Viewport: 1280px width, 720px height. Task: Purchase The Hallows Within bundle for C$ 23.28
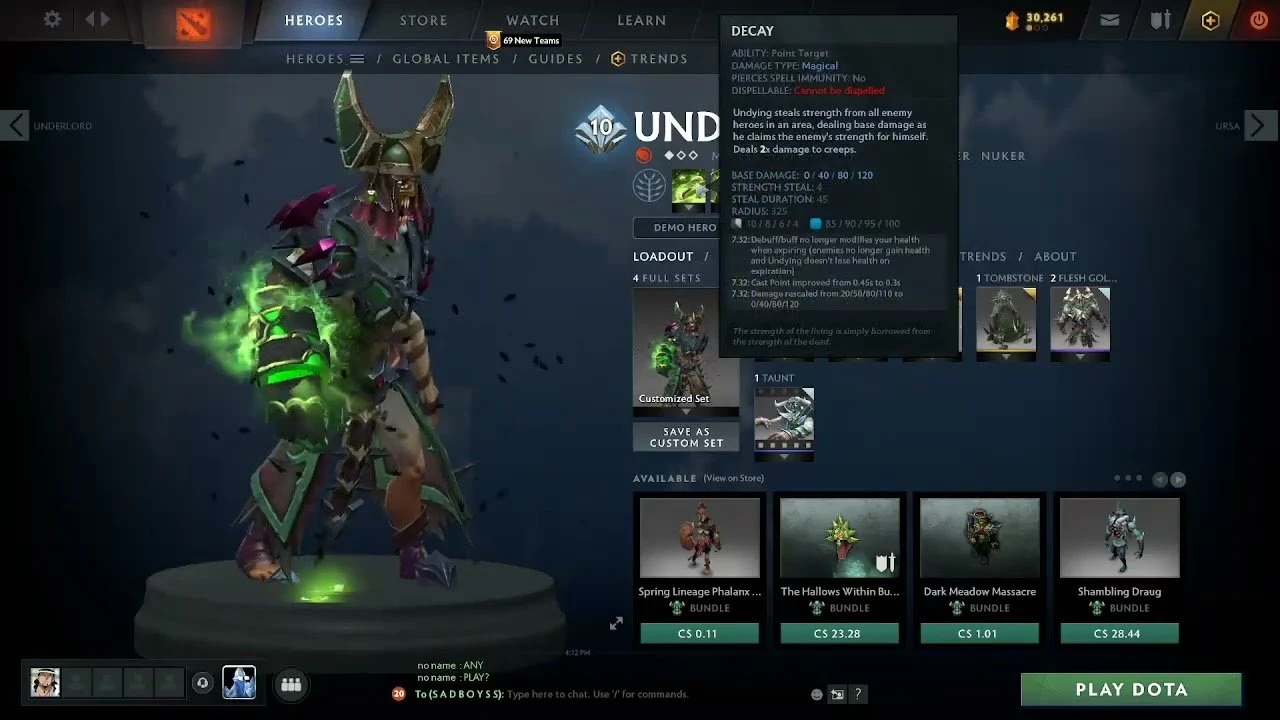point(839,633)
